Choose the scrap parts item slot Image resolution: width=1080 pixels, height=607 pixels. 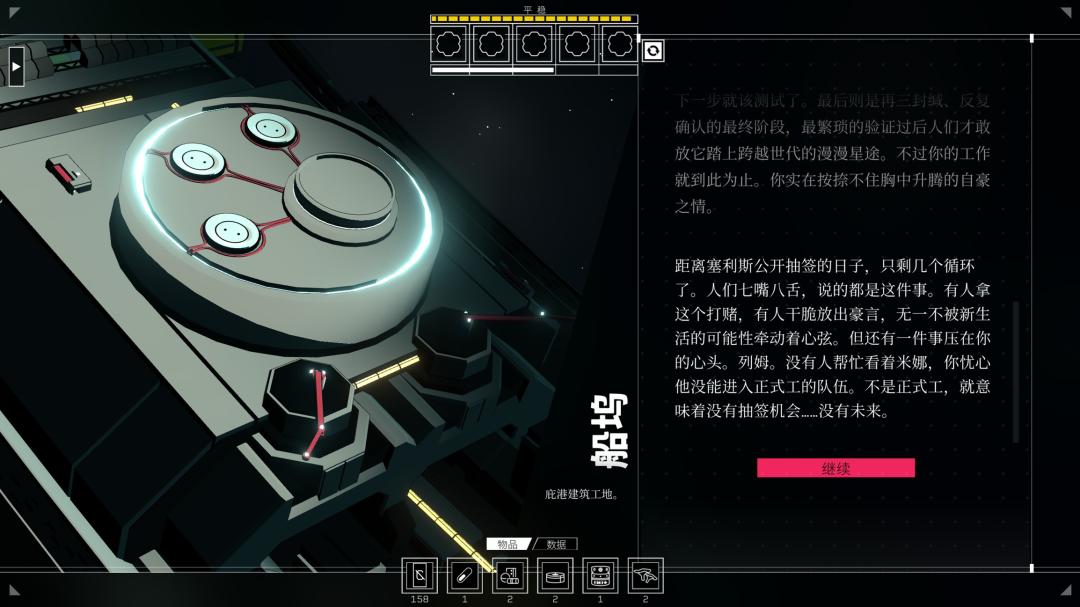(x=510, y=575)
